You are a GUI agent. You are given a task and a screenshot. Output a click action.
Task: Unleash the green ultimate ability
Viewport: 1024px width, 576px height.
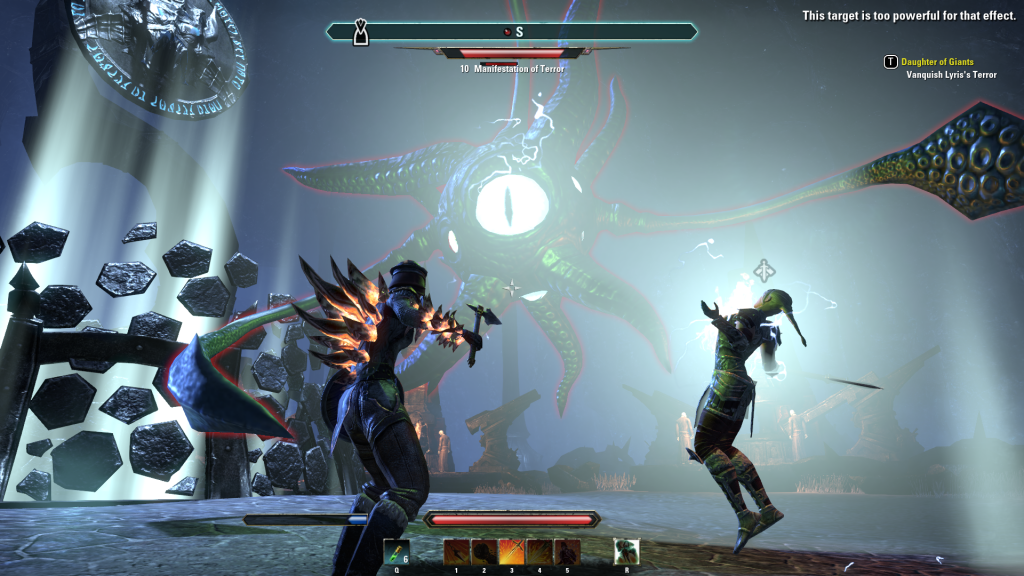click(x=627, y=551)
